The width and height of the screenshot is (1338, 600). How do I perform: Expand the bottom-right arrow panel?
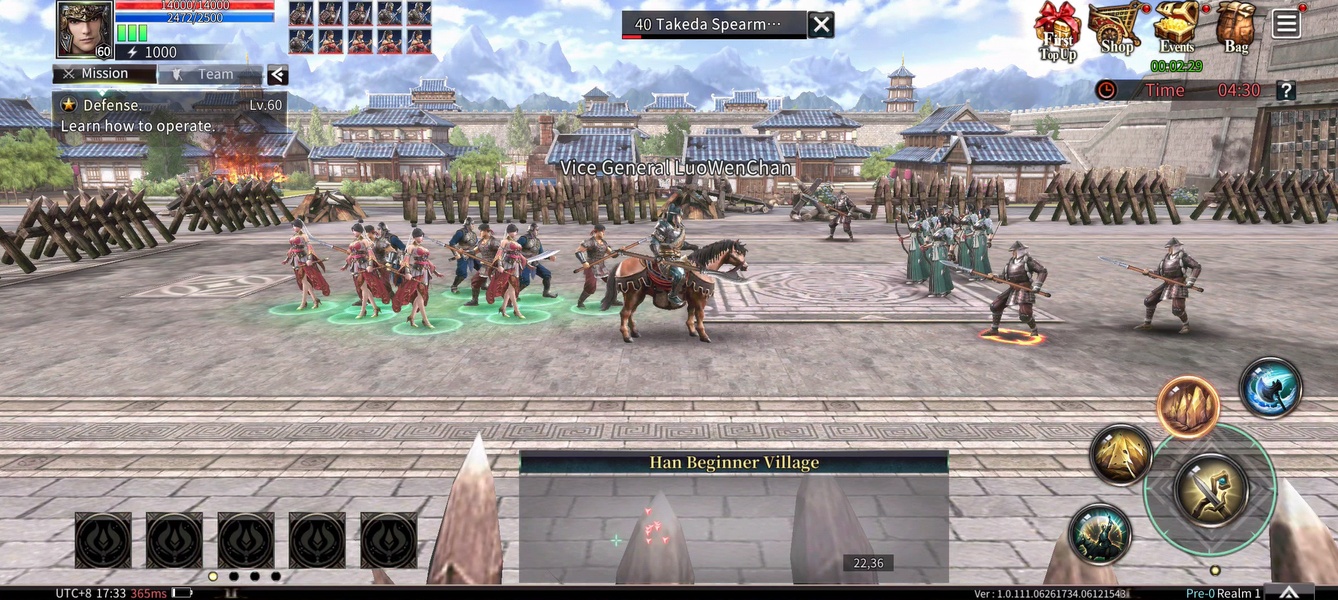(1290, 592)
